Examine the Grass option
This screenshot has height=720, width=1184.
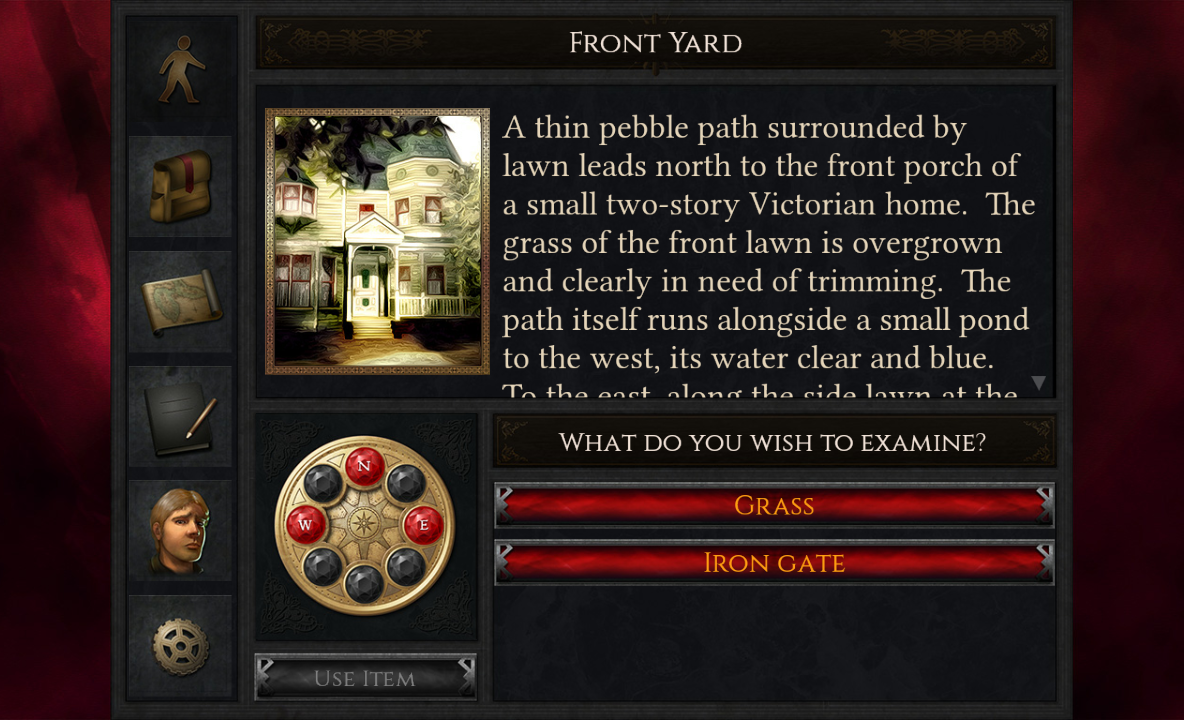(x=774, y=505)
